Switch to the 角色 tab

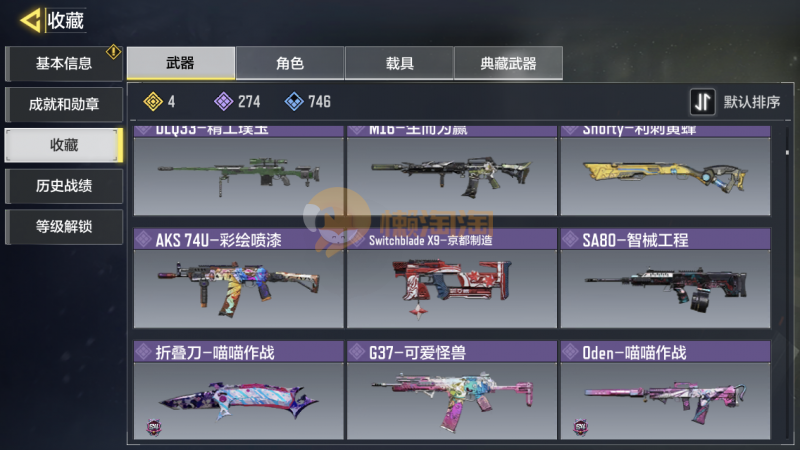290,64
